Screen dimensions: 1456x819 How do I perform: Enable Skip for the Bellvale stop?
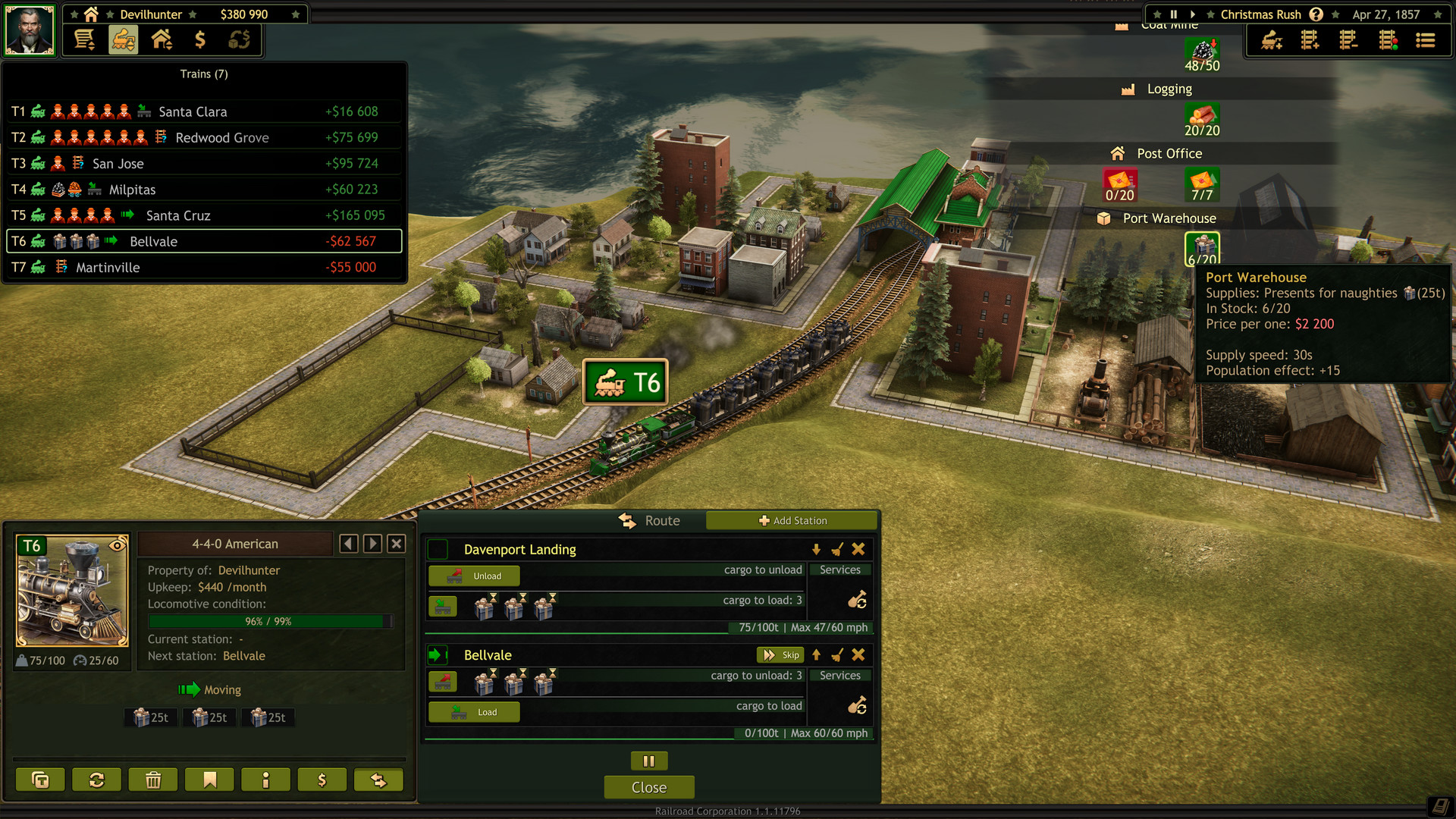point(780,654)
